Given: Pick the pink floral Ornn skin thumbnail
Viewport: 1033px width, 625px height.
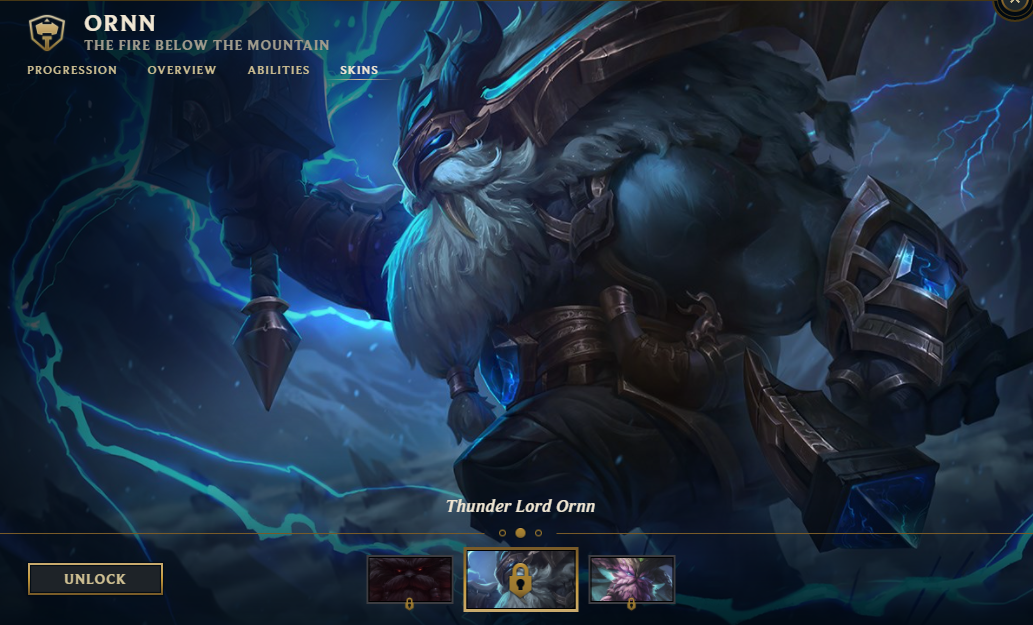Looking at the screenshot, I should coord(632,579).
